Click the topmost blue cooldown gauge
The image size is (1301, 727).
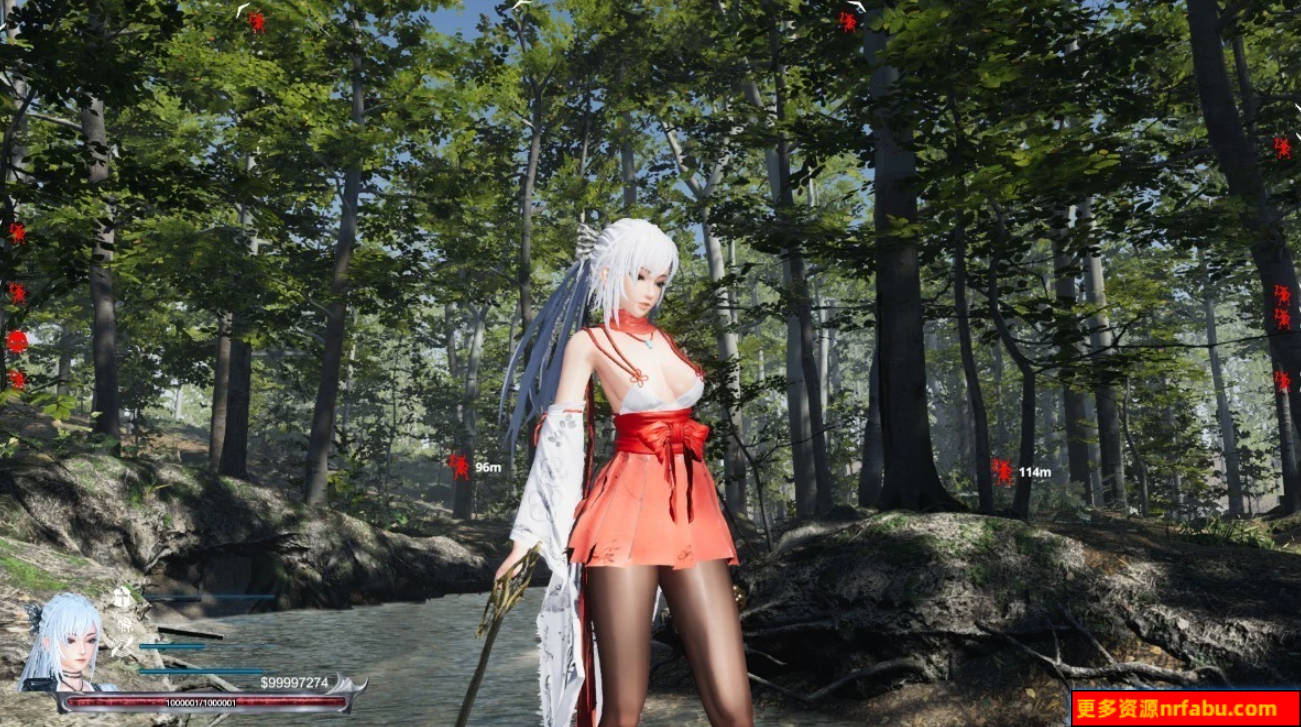[210, 597]
